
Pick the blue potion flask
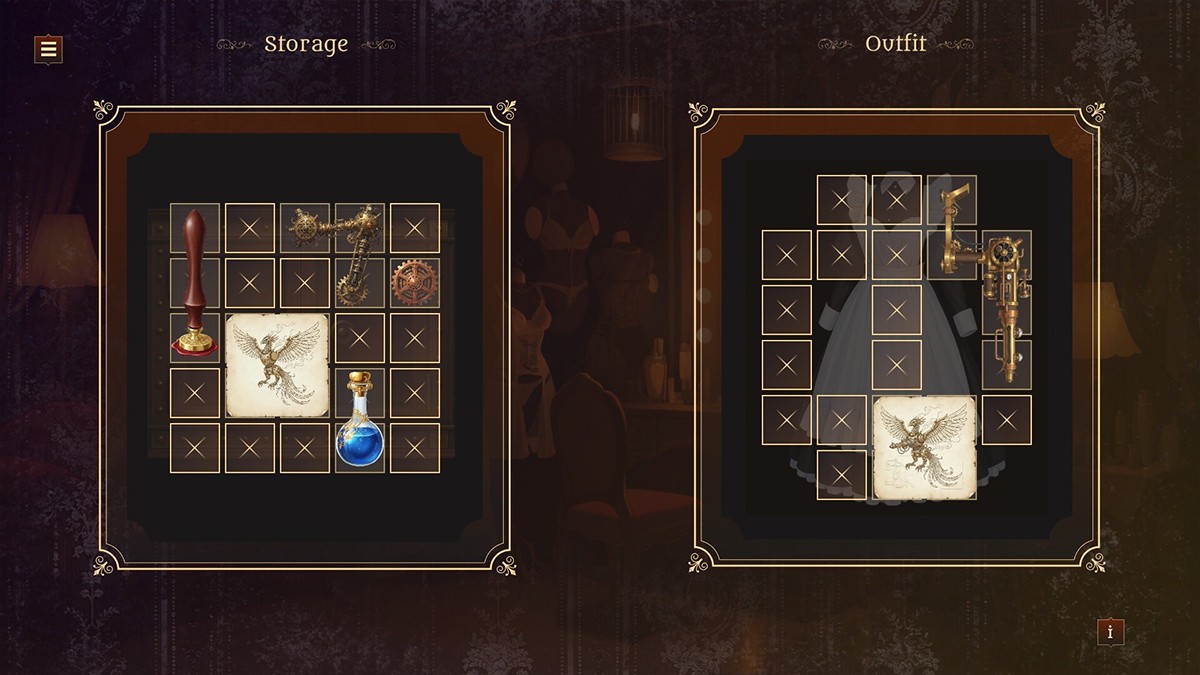(360, 421)
